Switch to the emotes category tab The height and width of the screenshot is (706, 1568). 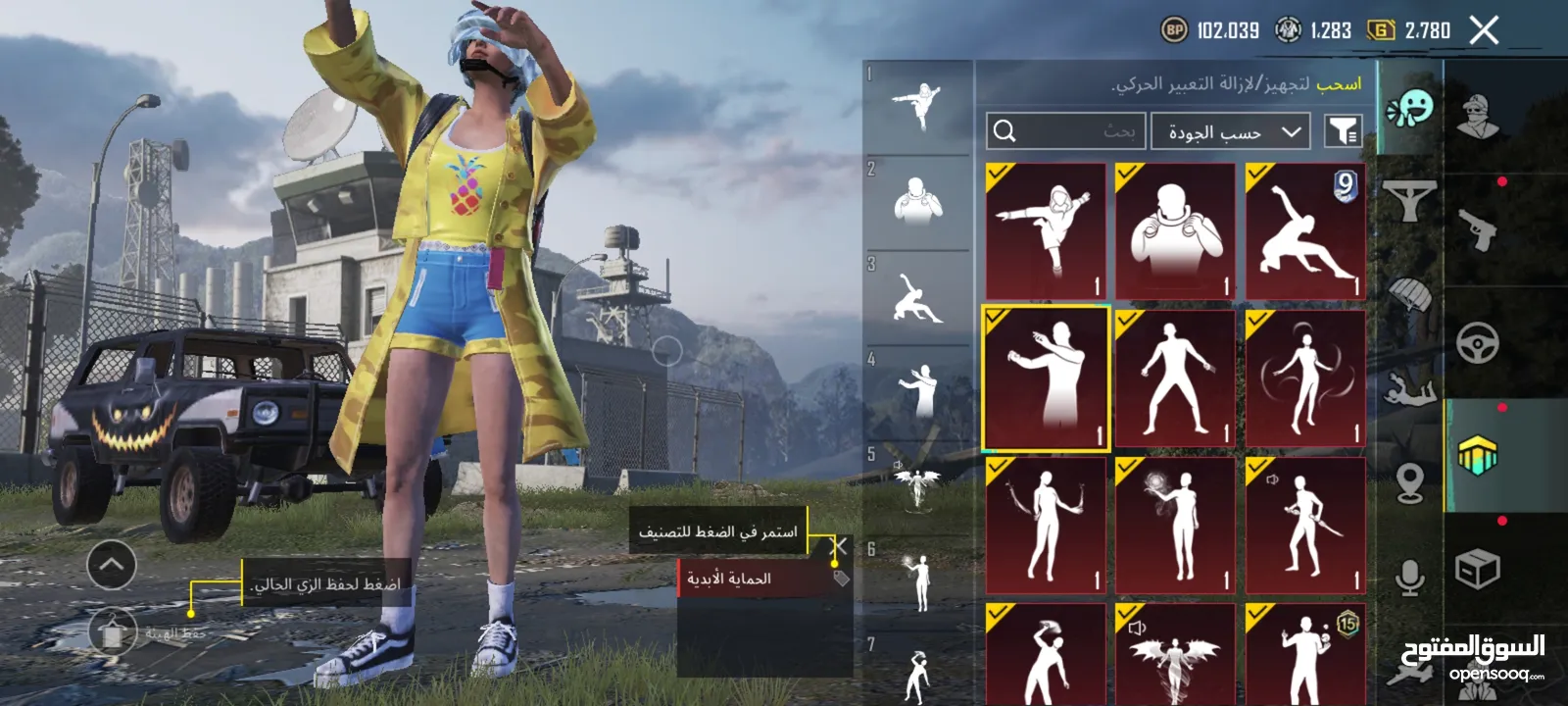coord(1409,108)
